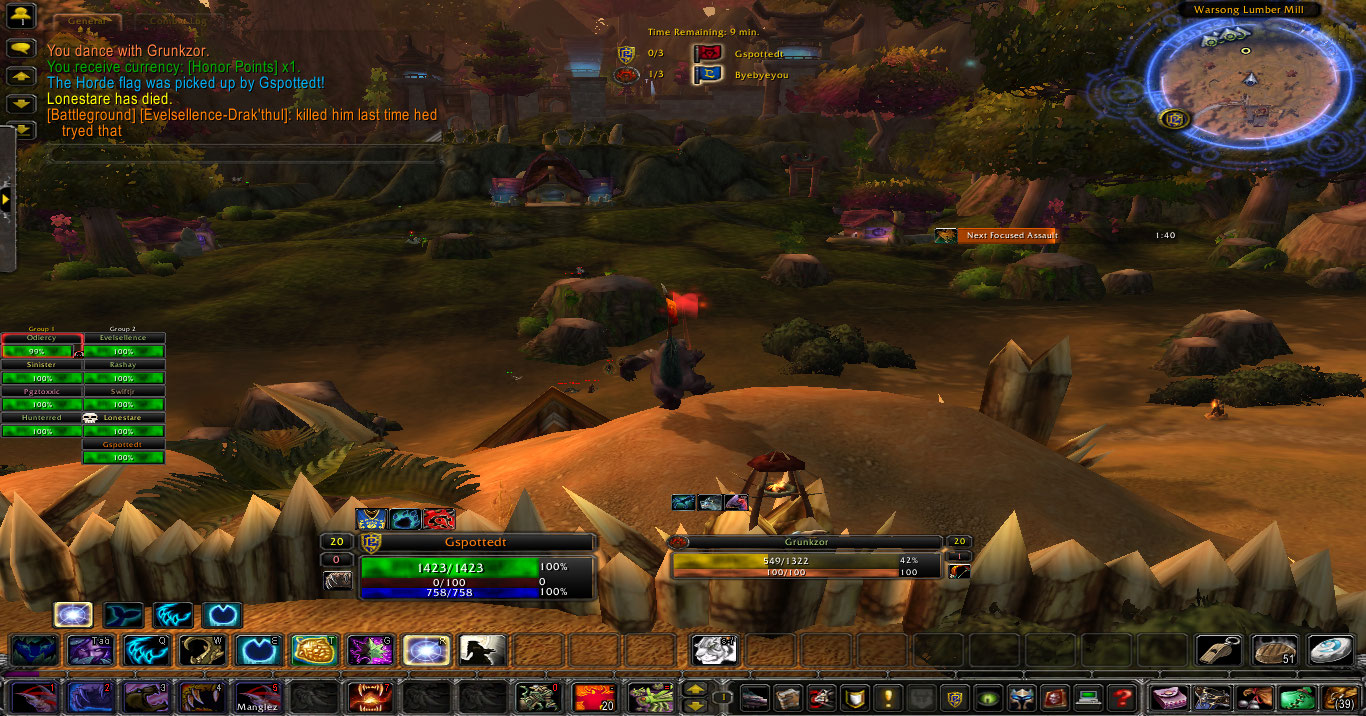1366x716 pixels.
Task: Activate the green-and-purple burst ability on G
Action: point(369,650)
